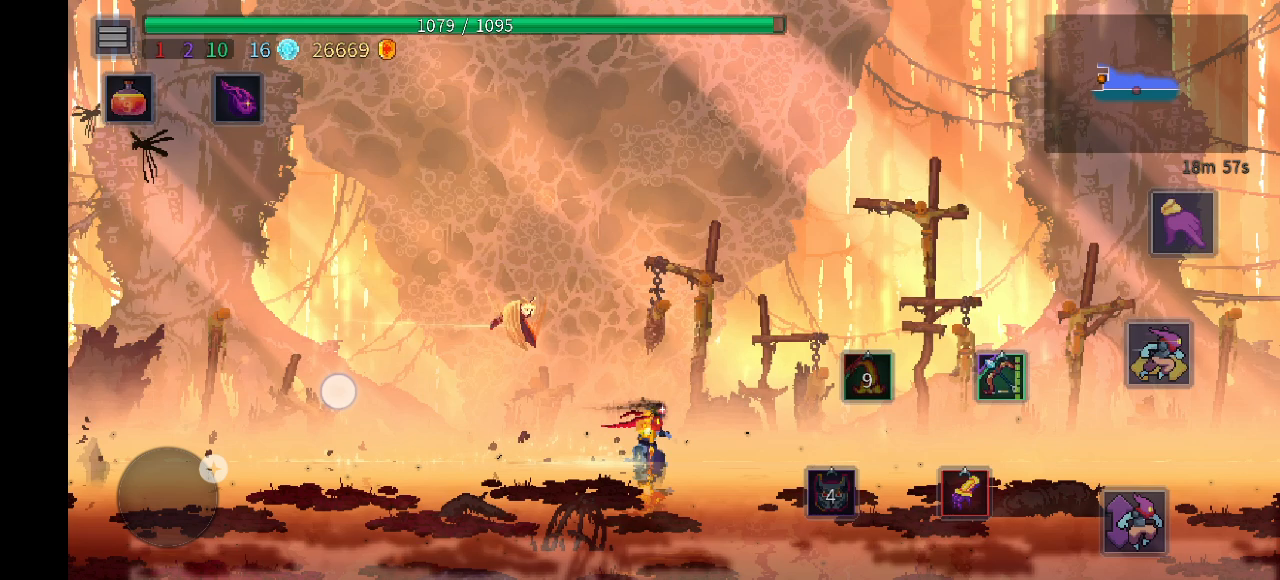Tap the purple hand interact button
Viewport: 1280px width, 580px height.
[1183, 223]
